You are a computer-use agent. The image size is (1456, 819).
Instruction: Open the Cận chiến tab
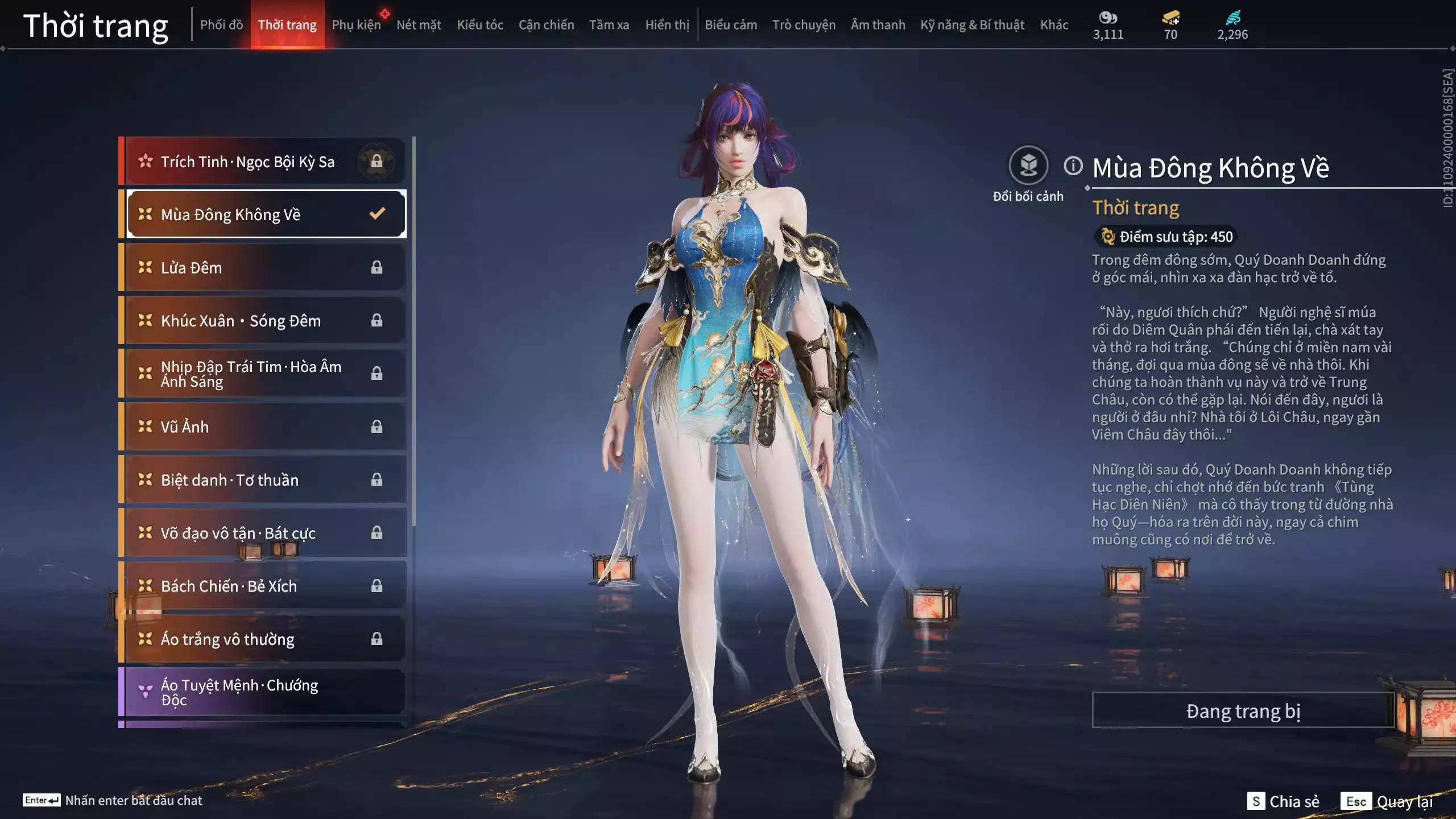click(546, 25)
